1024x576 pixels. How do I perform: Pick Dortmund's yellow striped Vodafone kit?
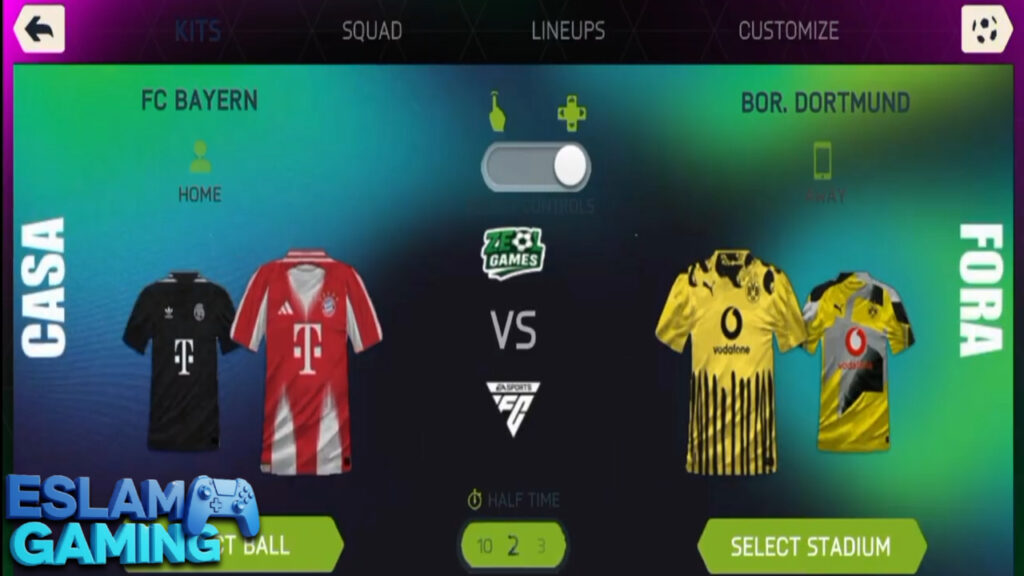click(x=728, y=360)
